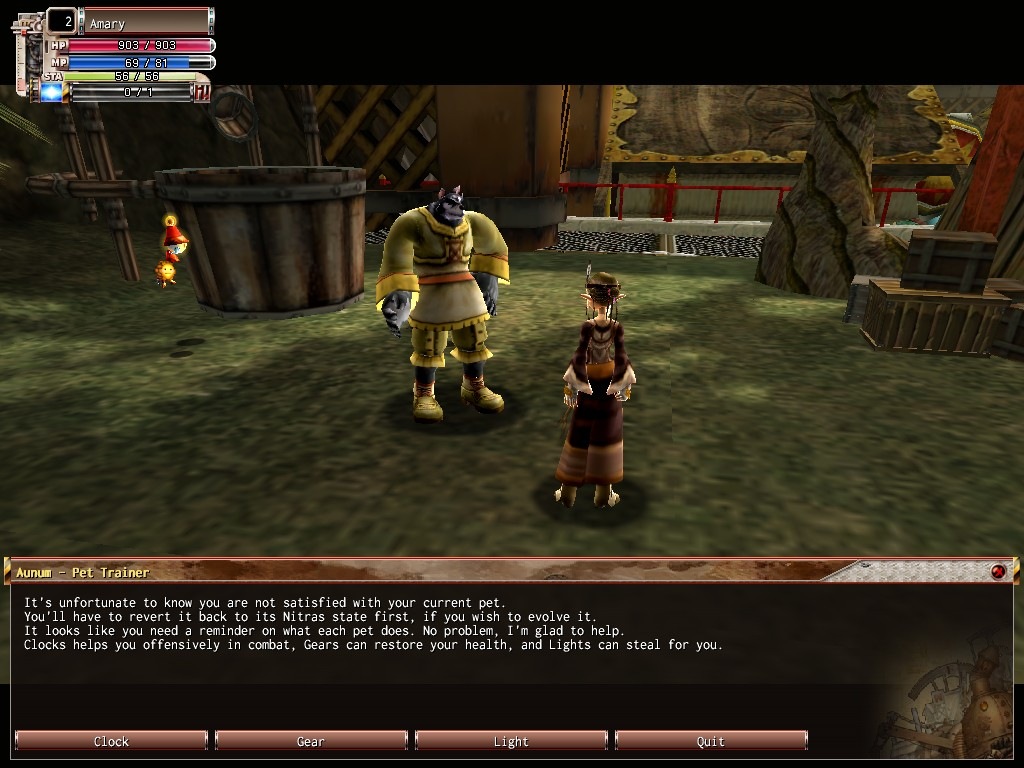Click the glowing blue icon under the stamina bar

pyautogui.click(x=51, y=93)
